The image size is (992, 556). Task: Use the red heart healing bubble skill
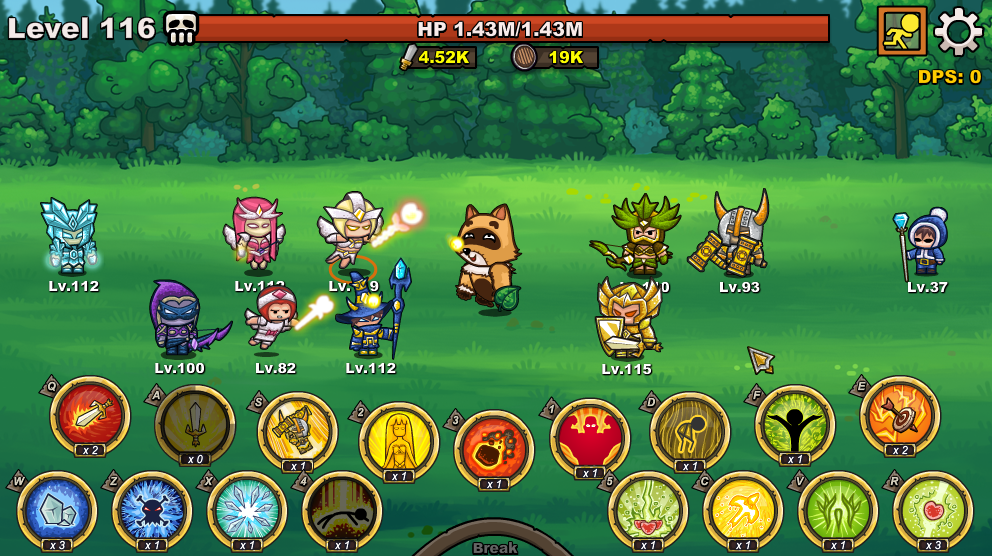(x=933, y=511)
